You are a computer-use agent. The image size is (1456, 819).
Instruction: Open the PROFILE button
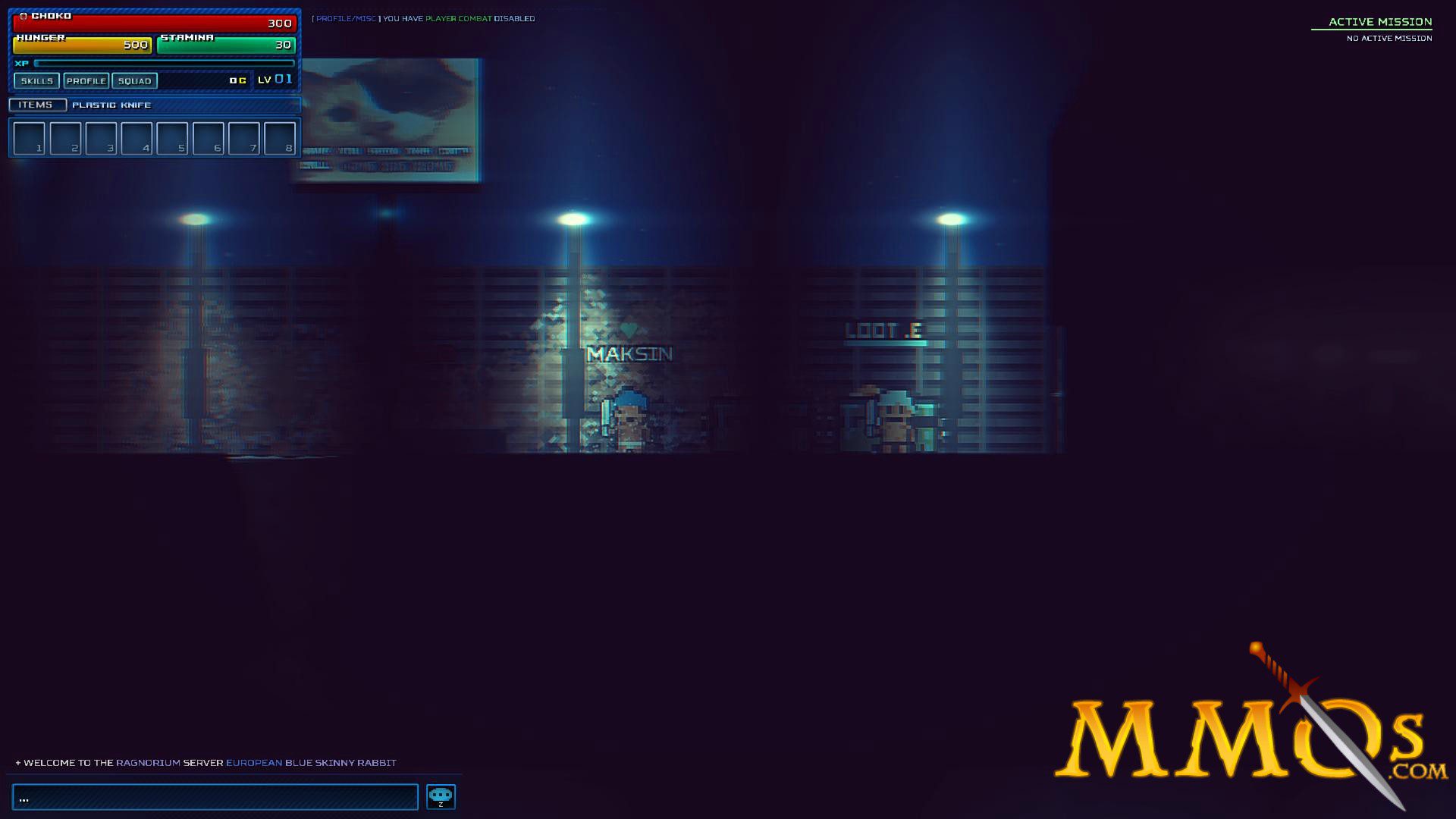pyautogui.click(x=86, y=80)
